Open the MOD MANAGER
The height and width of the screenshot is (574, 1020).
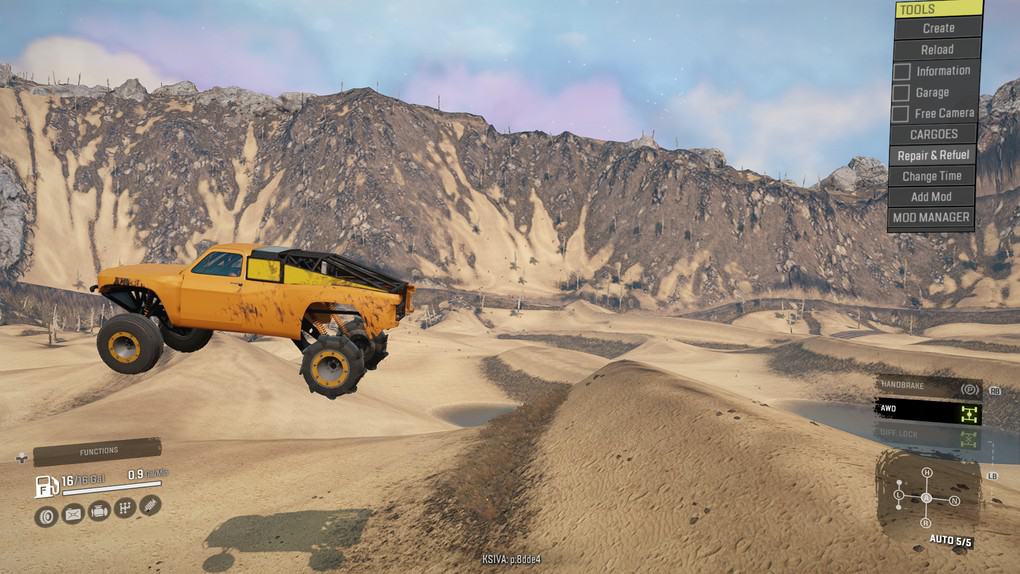coord(930,217)
